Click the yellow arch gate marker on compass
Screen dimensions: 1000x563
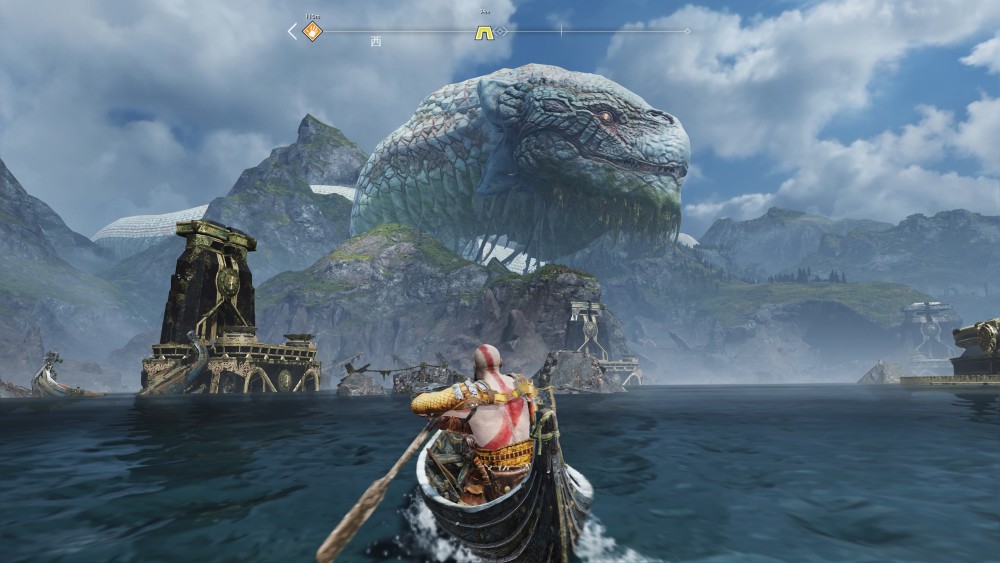click(484, 32)
